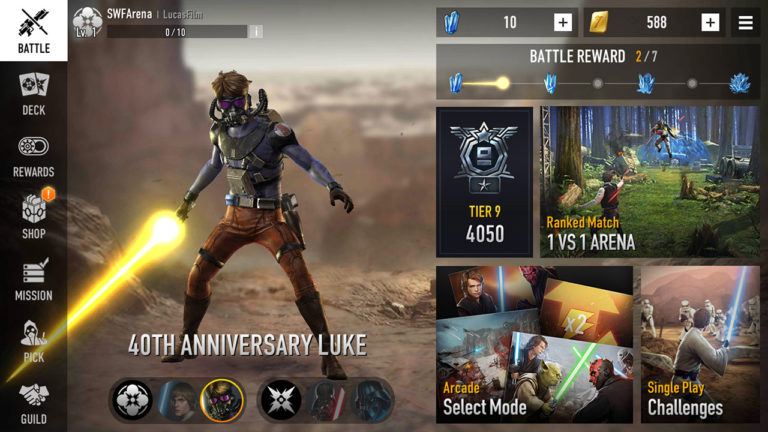Viewport: 768px width, 432px height.
Task: Open the Pick menu
Action: [x=34, y=341]
